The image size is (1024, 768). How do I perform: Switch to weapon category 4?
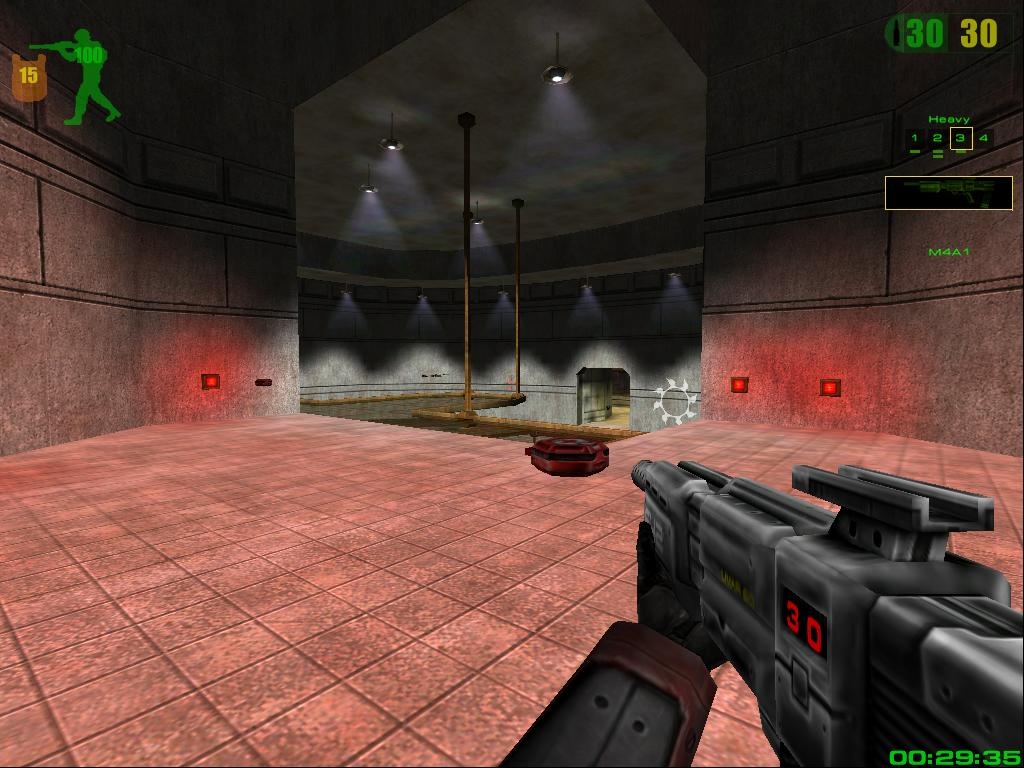click(984, 138)
